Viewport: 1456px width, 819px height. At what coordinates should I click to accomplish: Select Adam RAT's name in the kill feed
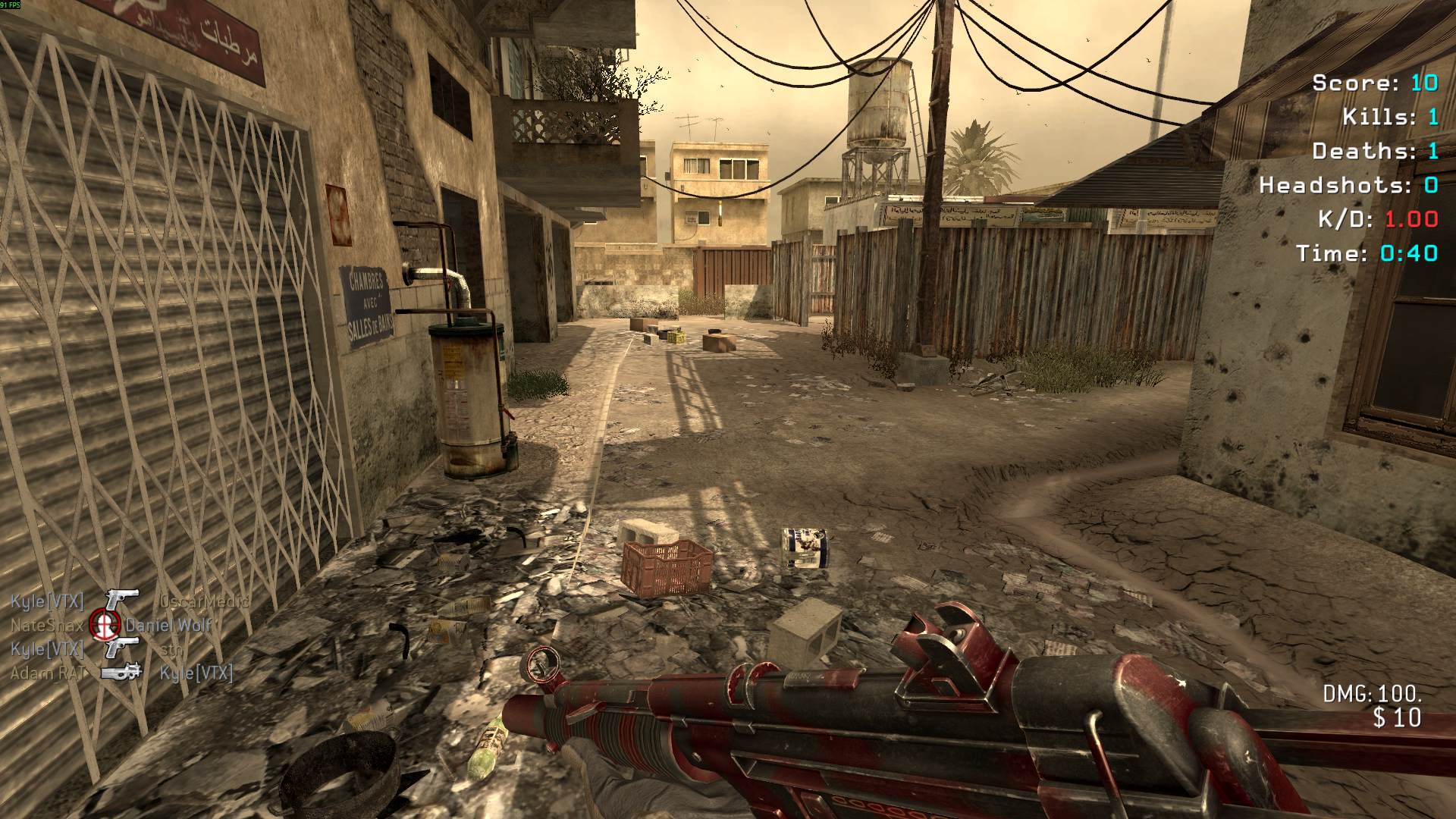pos(48,673)
